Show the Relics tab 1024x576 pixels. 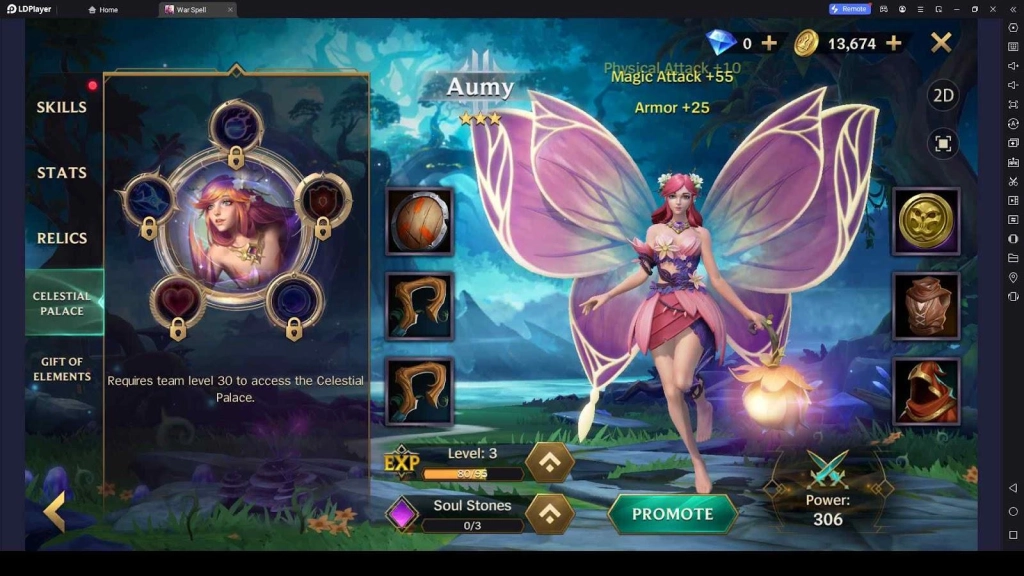tap(62, 239)
